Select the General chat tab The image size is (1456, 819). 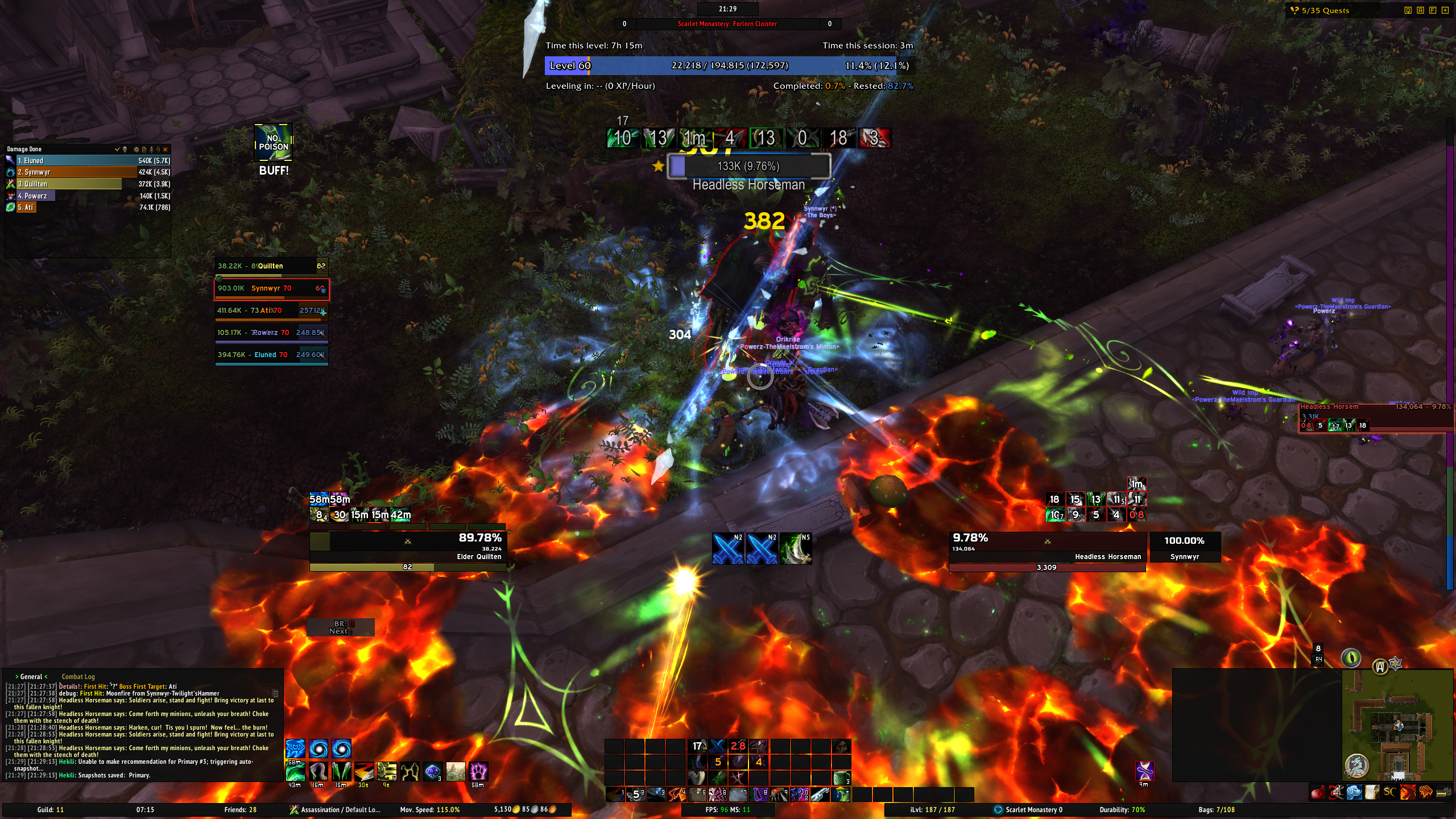[31, 677]
